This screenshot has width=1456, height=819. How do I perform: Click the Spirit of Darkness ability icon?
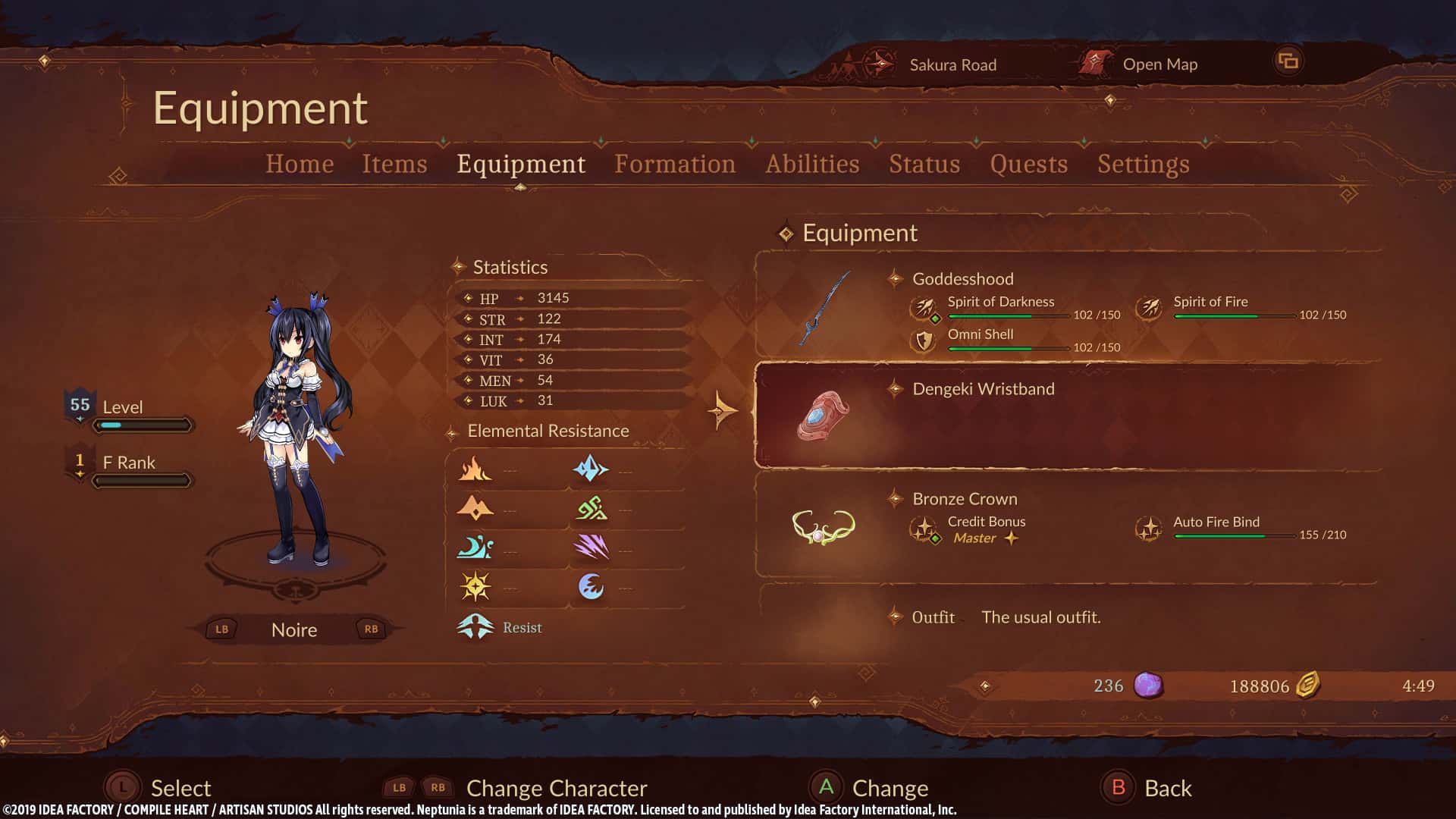pos(924,308)
